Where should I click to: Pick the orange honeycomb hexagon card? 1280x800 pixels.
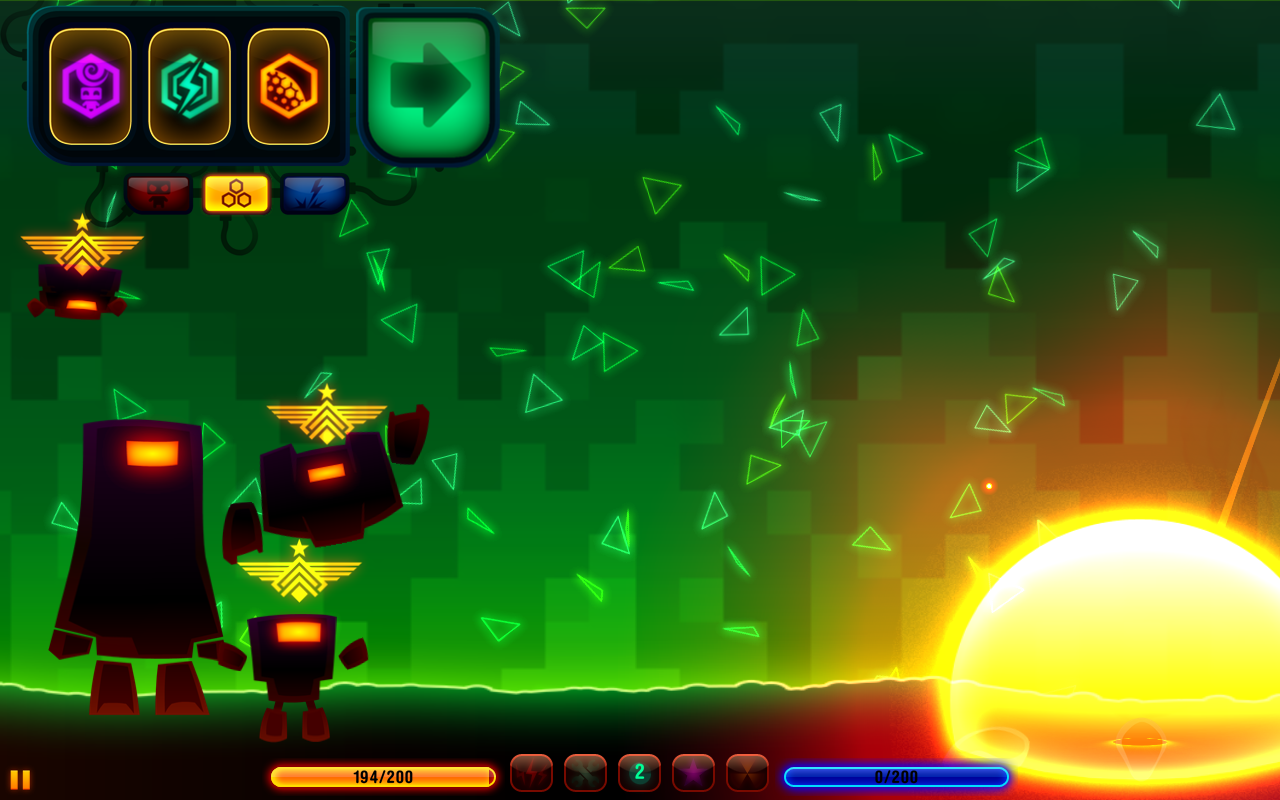(x=288, y=86)
